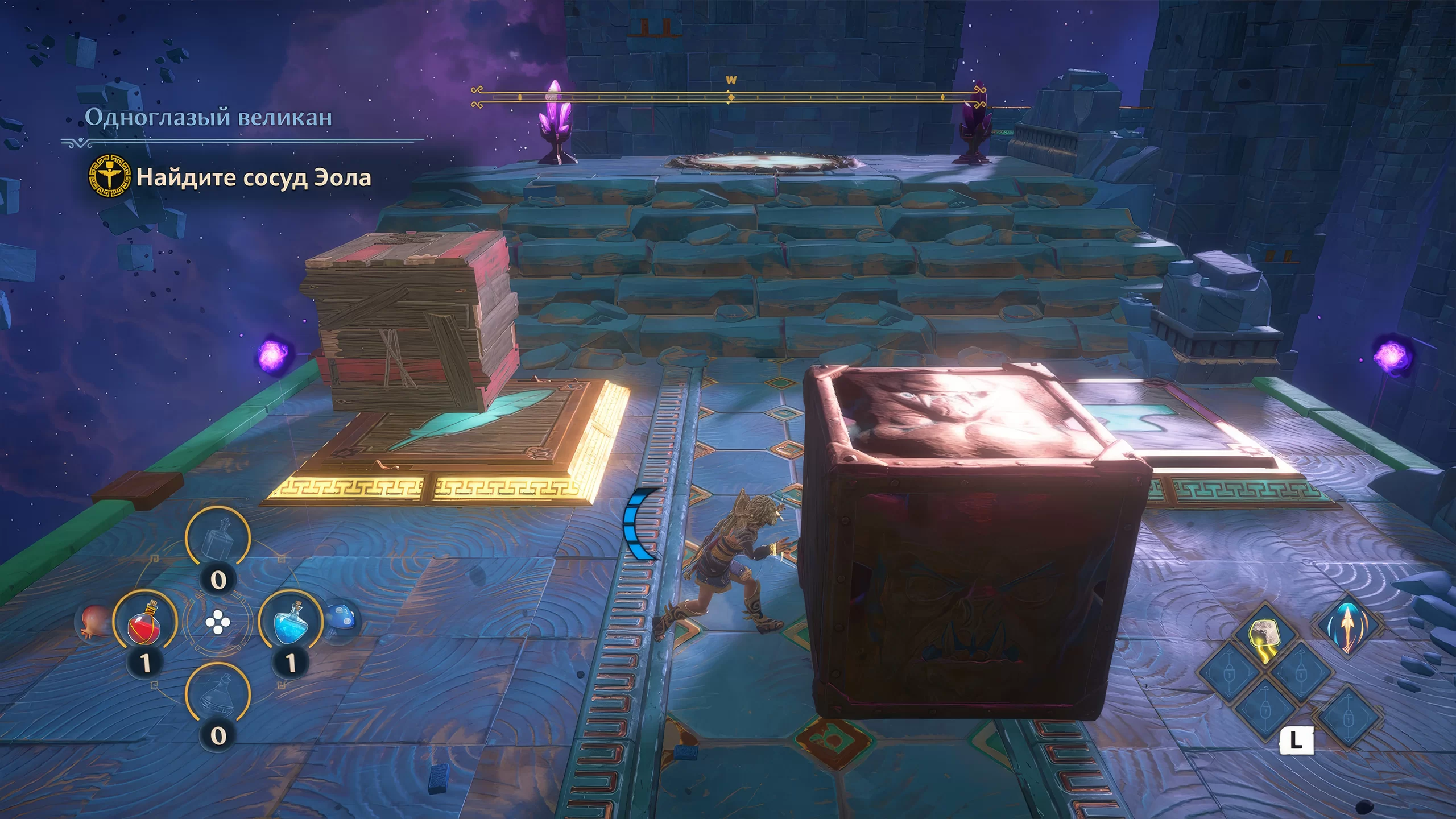Click the compass bar's W marker

731,81
